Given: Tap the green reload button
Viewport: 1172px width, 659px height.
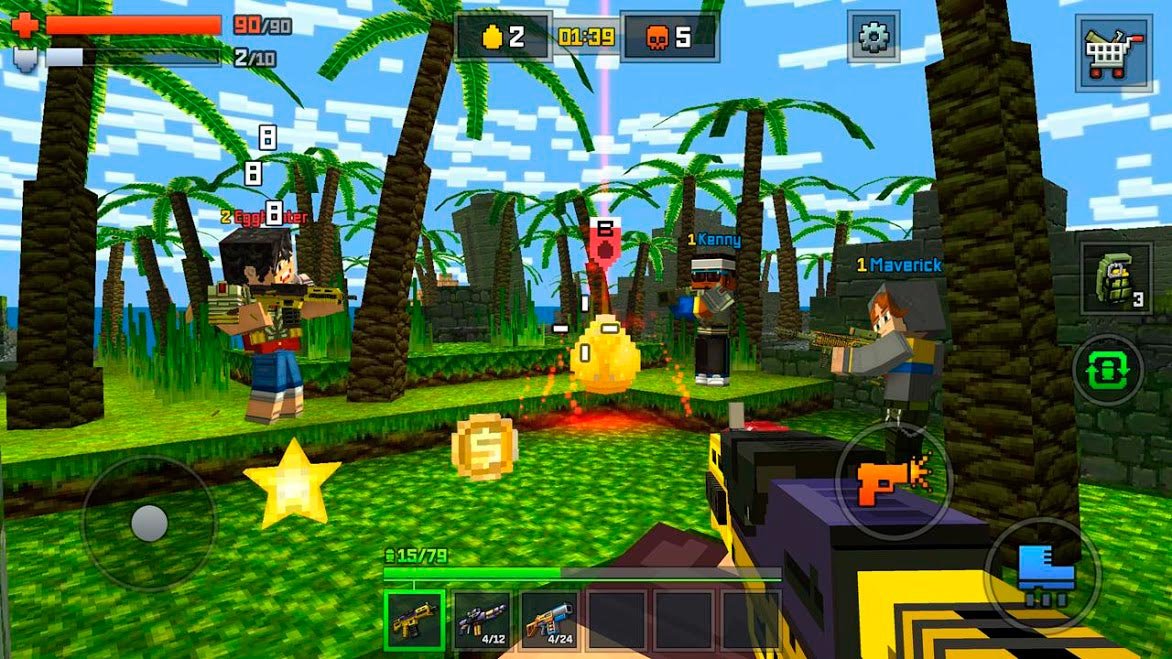Looking at the screenshot, I should click(x=1107, y=370).
